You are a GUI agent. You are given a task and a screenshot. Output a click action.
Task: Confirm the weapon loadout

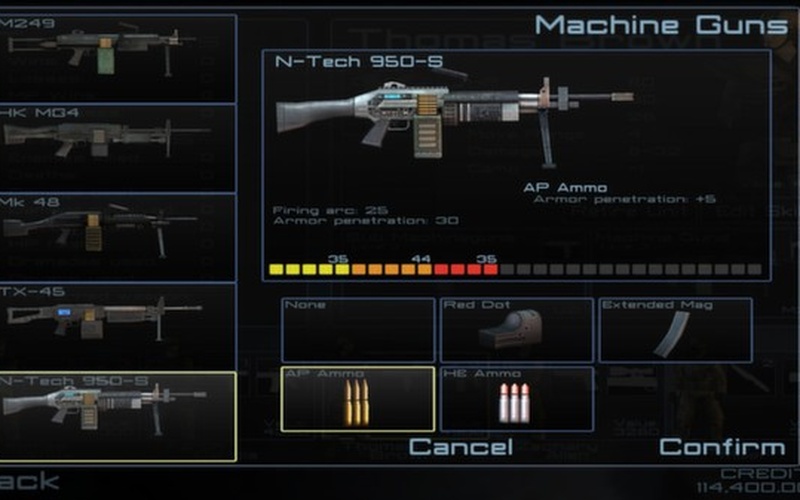[x=721, y=447]
